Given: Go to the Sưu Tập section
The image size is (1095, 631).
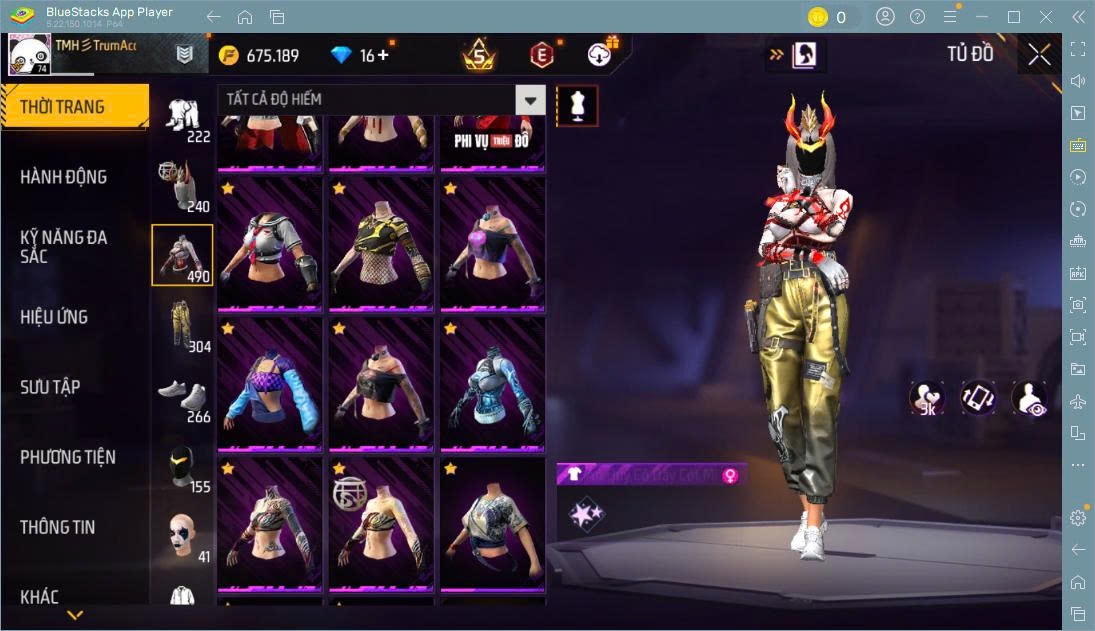Looking at the screenshot, I should (50, 387).
